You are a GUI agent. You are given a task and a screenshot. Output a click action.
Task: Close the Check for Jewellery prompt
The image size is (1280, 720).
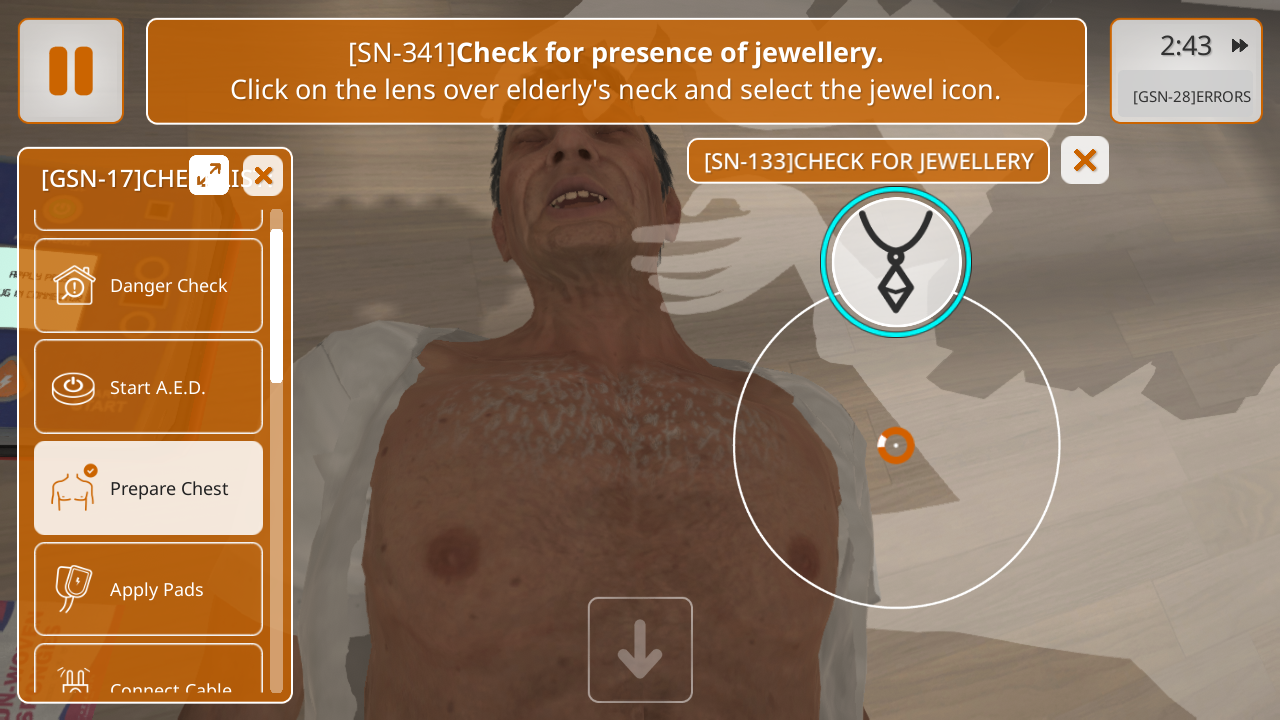point(1085,160)
